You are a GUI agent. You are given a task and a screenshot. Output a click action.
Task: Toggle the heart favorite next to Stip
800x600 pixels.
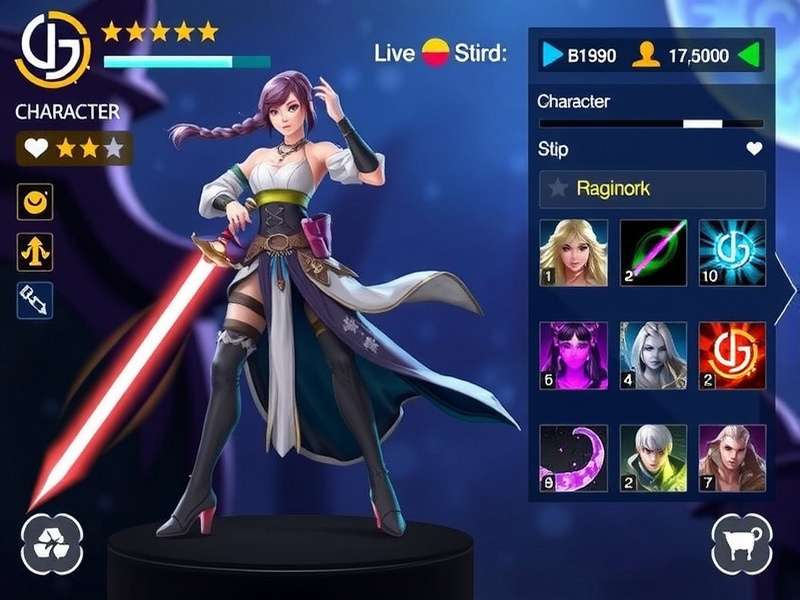pos(754,149)
